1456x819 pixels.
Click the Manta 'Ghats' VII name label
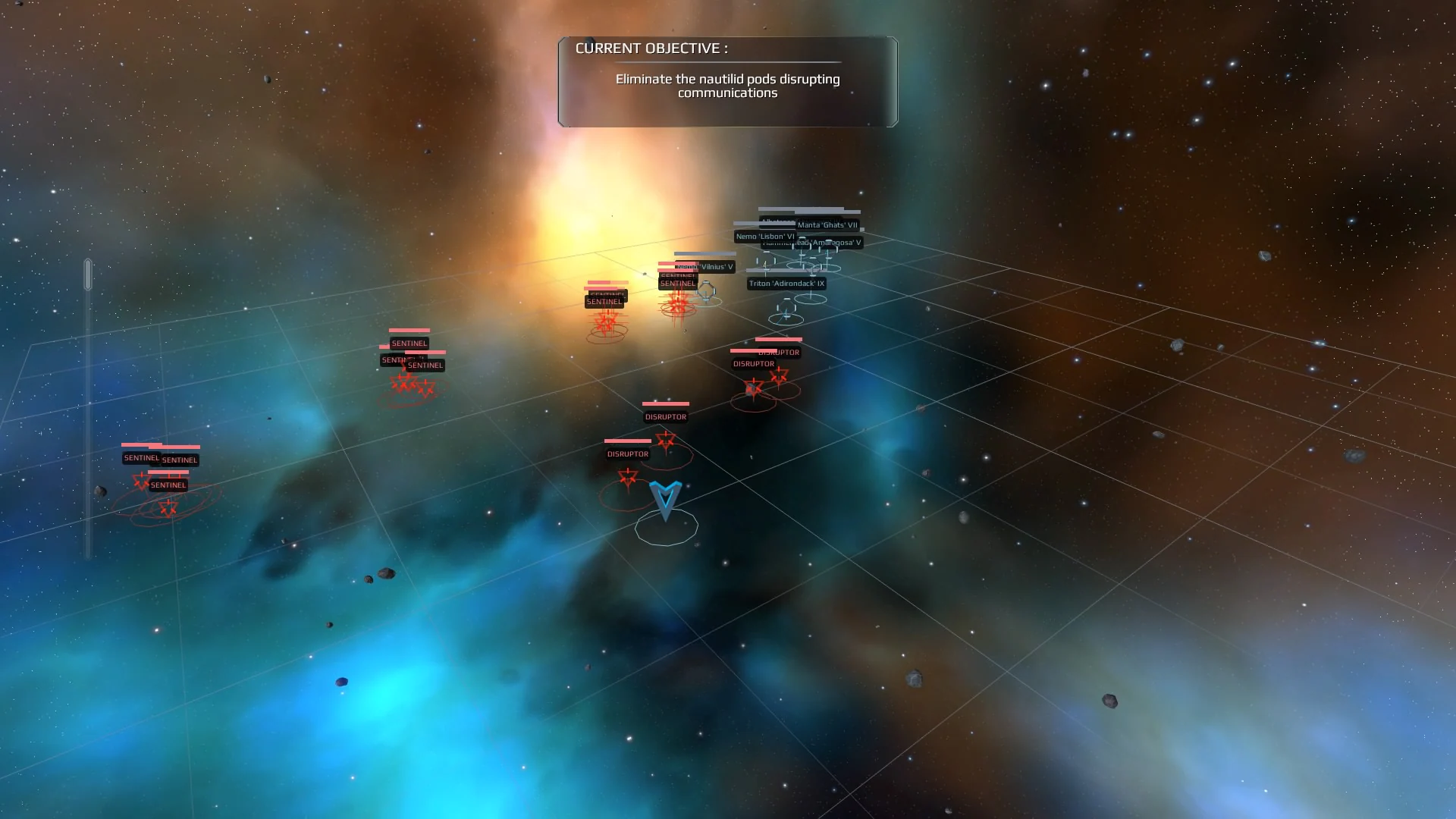tap(829, 226)
